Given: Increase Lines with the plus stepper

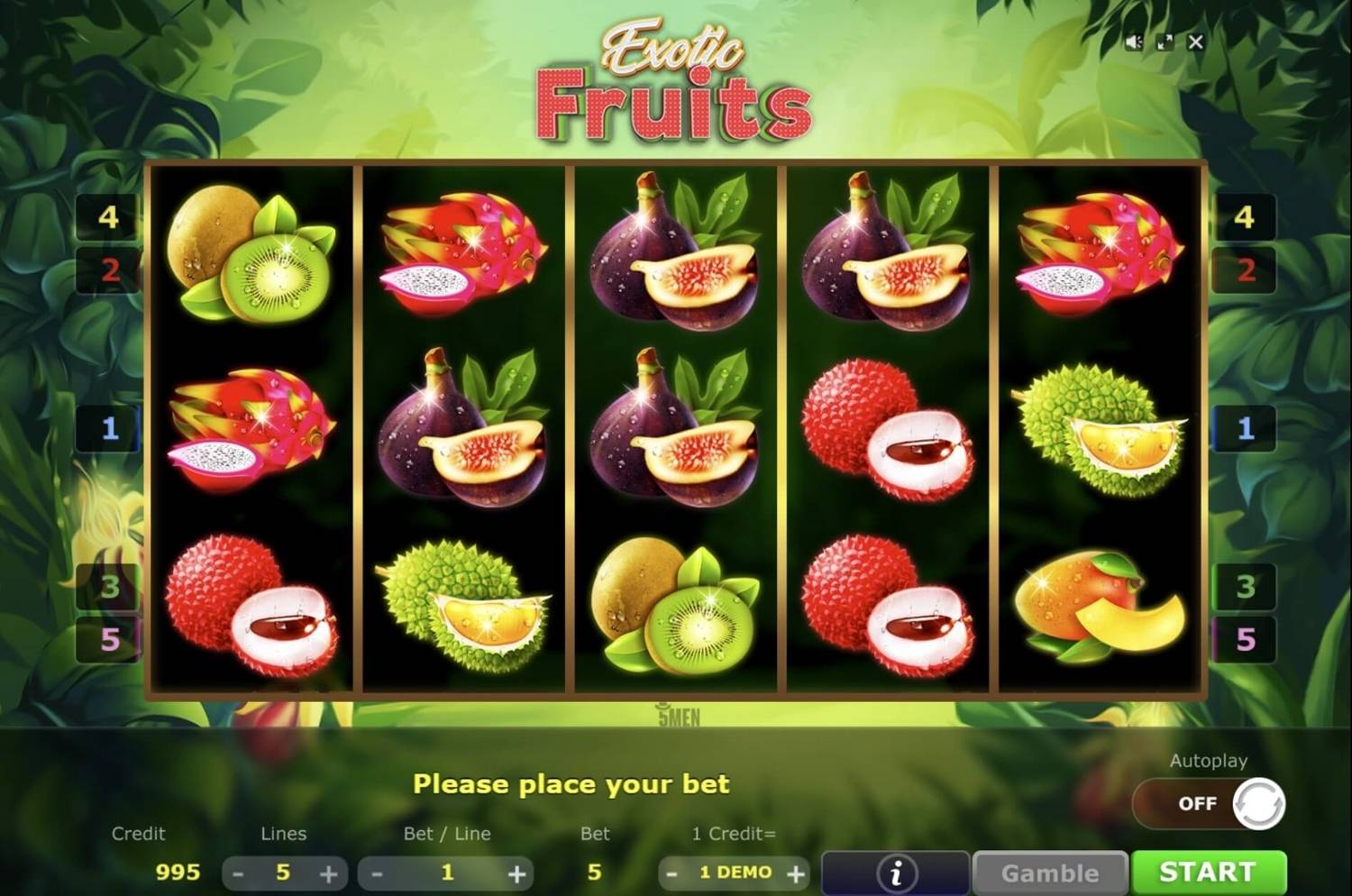Looking at the screenshot, I should click(329, 873).
